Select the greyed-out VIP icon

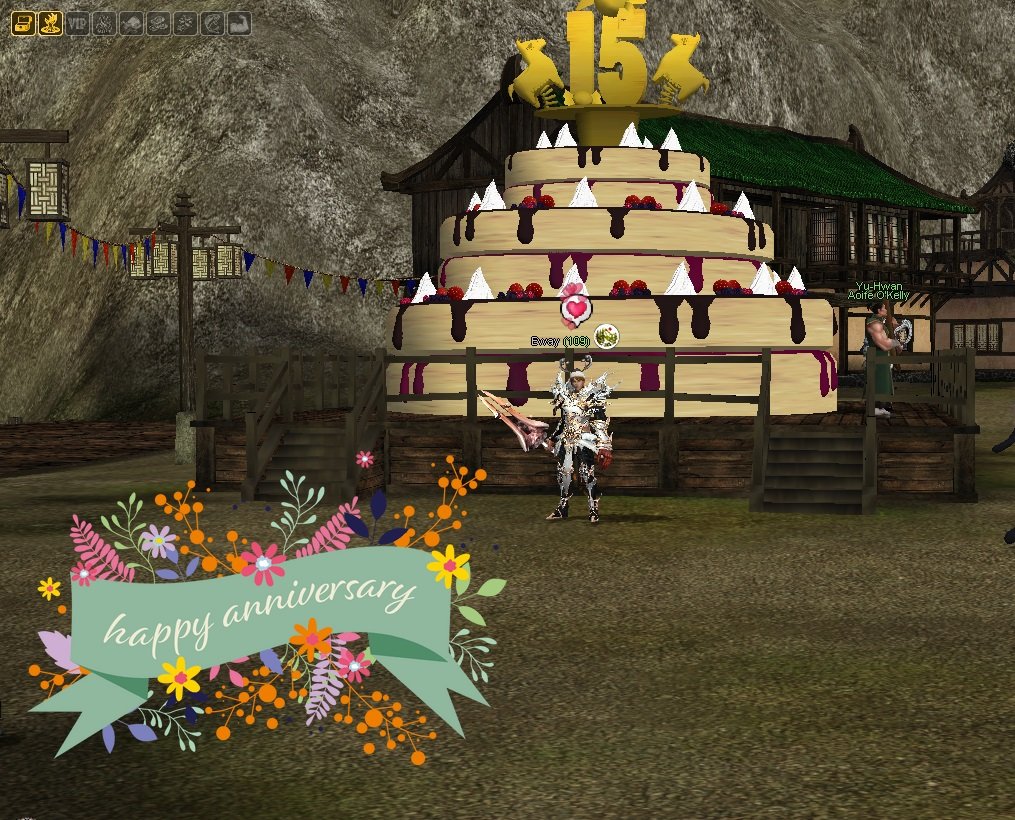point(77,23)
